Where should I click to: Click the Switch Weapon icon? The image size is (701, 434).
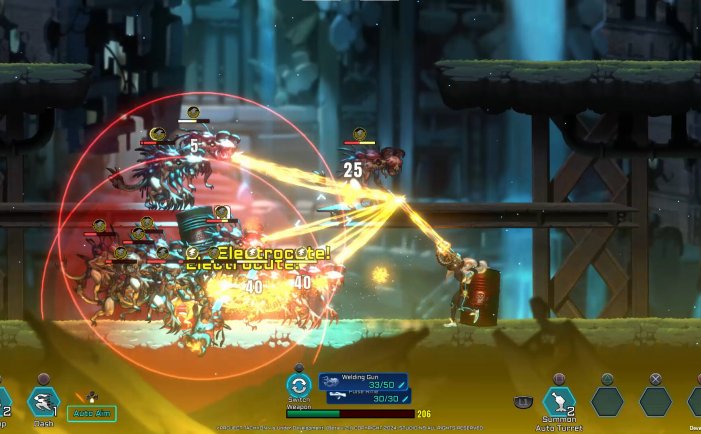299,384
